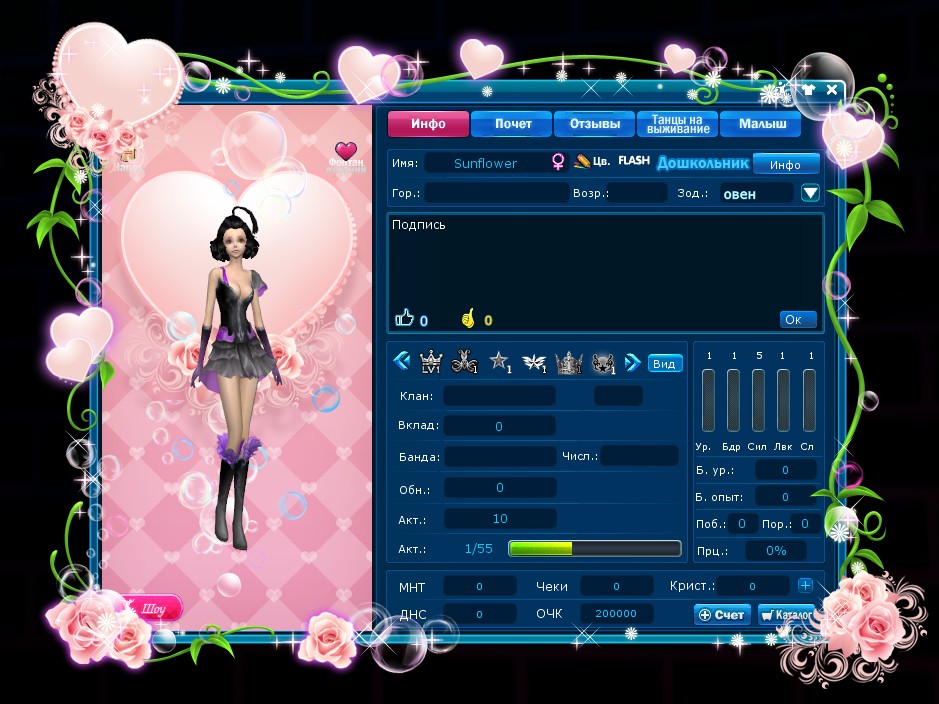Select the LV1 crown badge
939x704 pixels.
coord(431,362)
